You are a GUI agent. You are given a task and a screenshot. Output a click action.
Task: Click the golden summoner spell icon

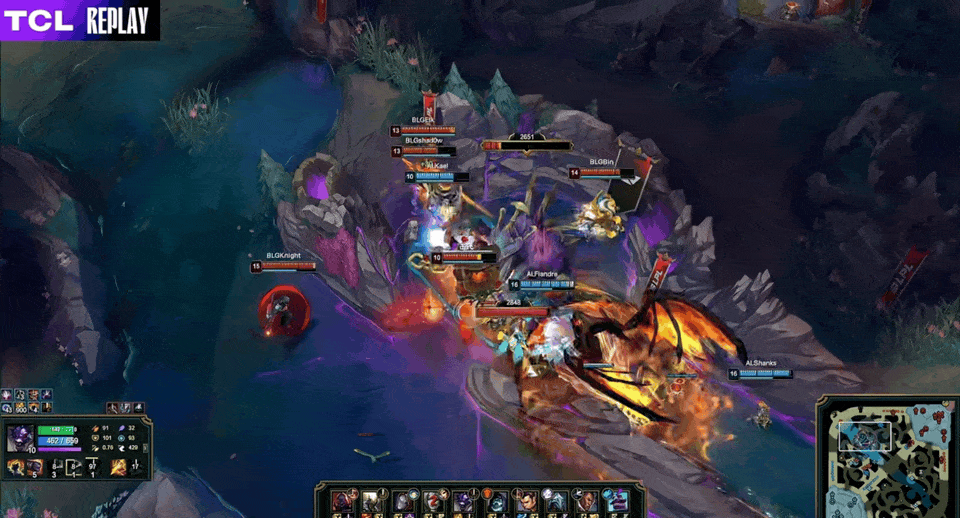(x=120, y=466)
